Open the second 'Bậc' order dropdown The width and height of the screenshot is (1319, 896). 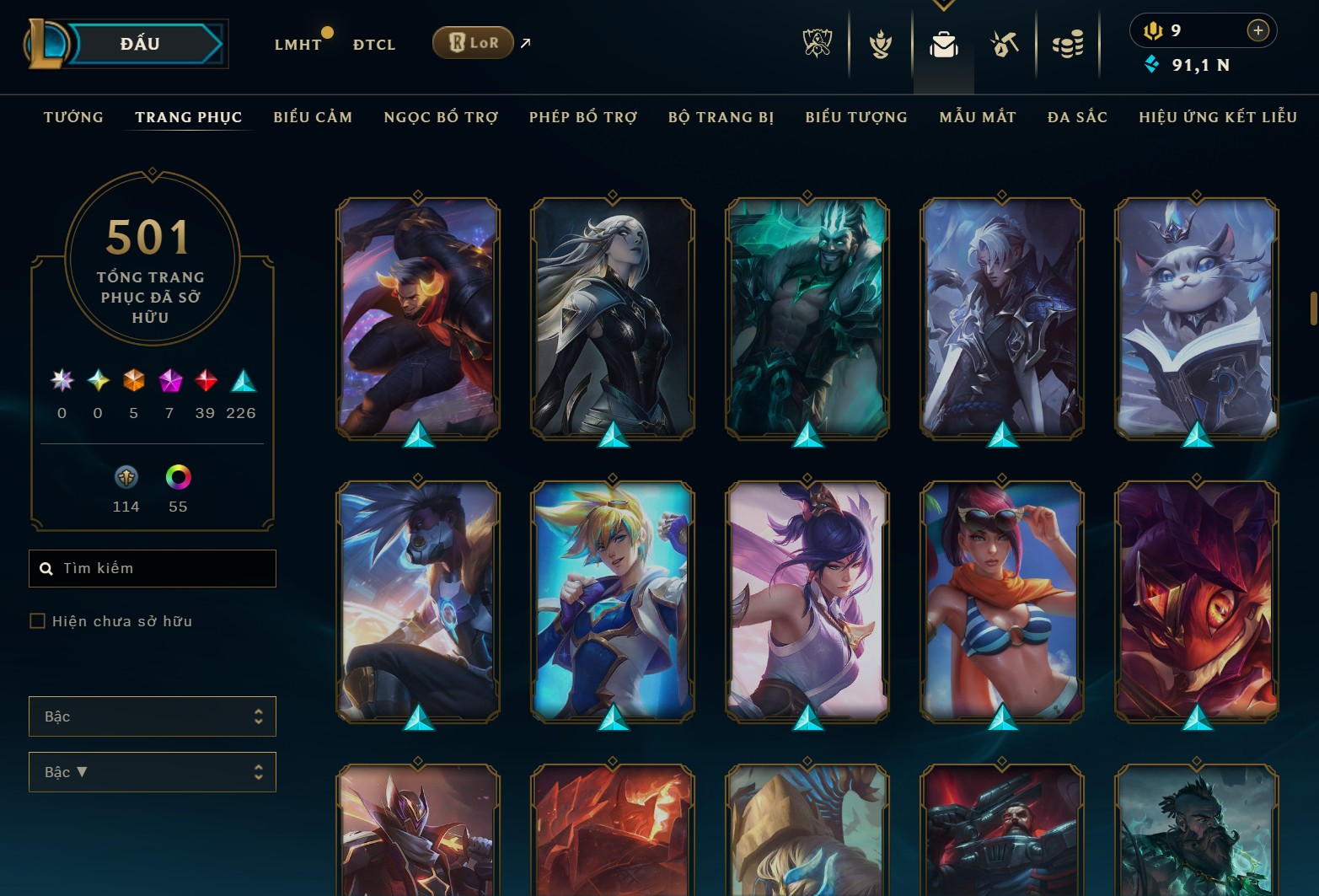pos(152,771)
